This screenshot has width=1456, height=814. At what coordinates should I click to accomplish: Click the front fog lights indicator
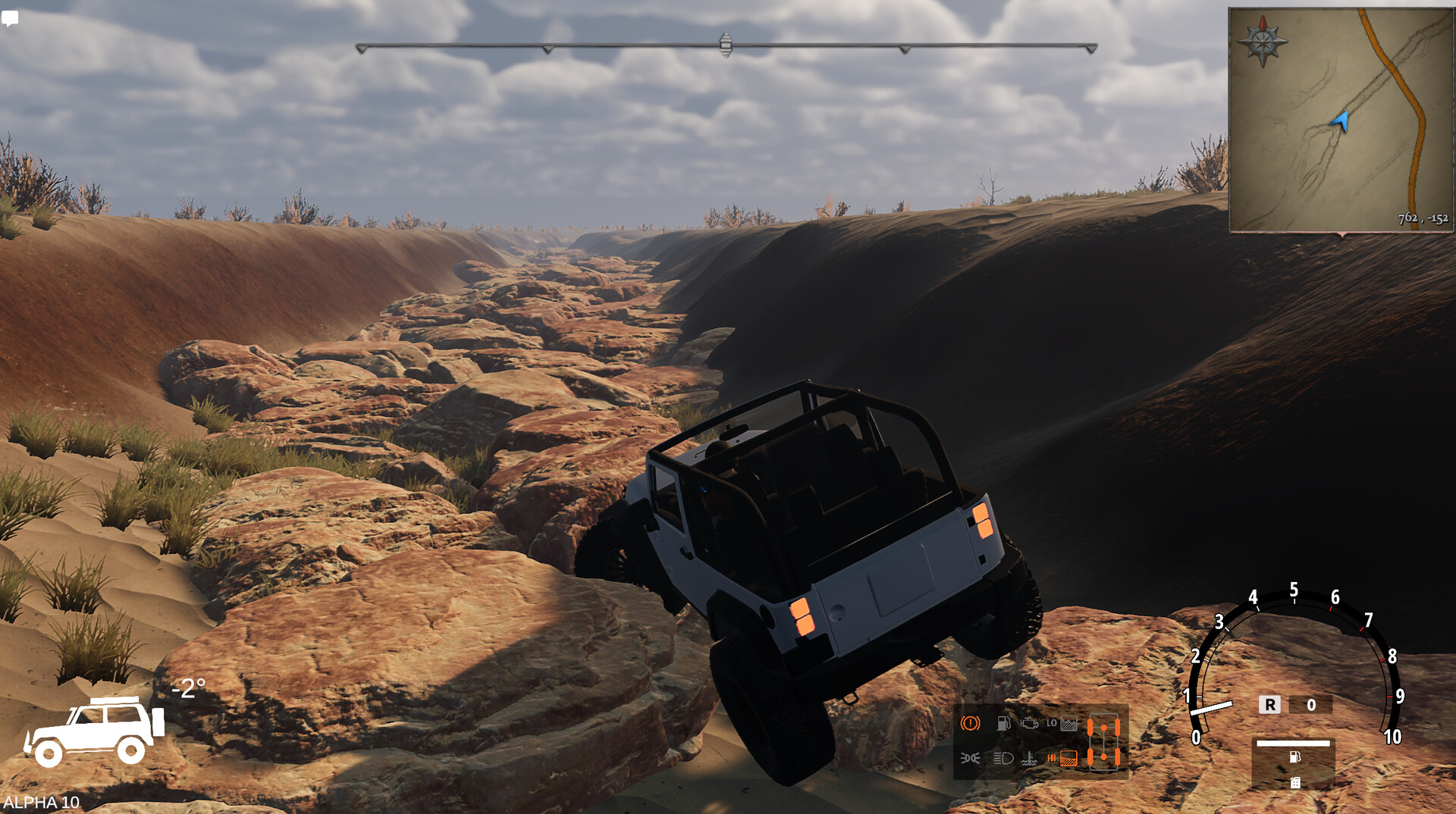(x=970, y=759)
